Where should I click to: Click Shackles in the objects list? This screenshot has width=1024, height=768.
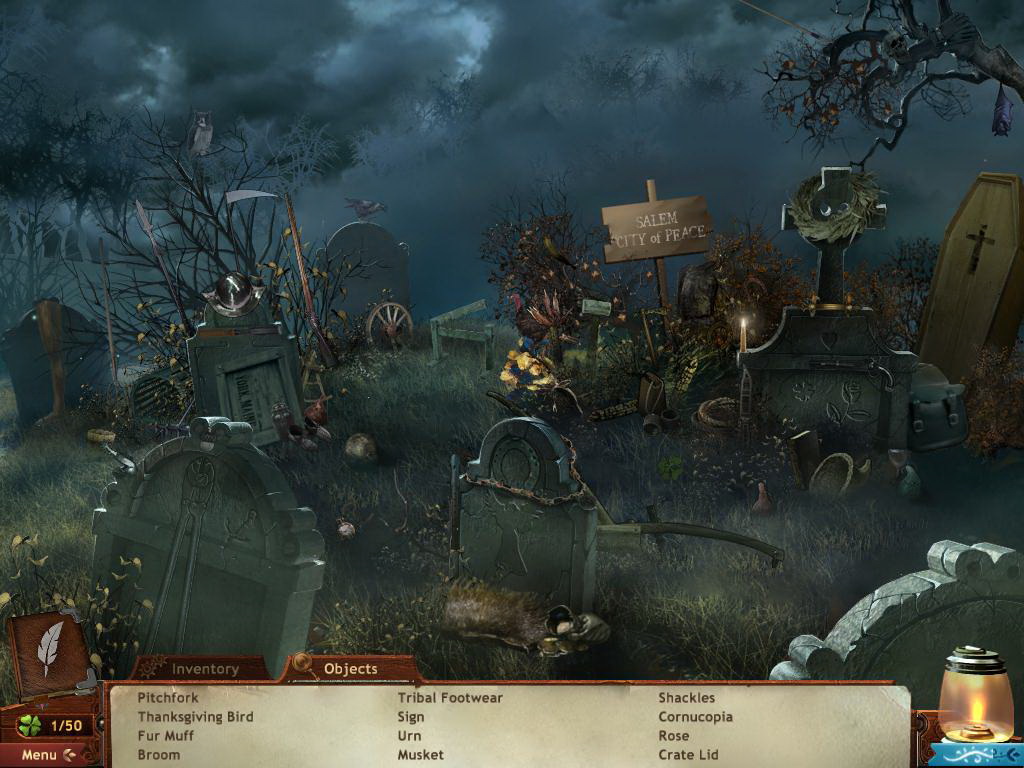[687, 698]
